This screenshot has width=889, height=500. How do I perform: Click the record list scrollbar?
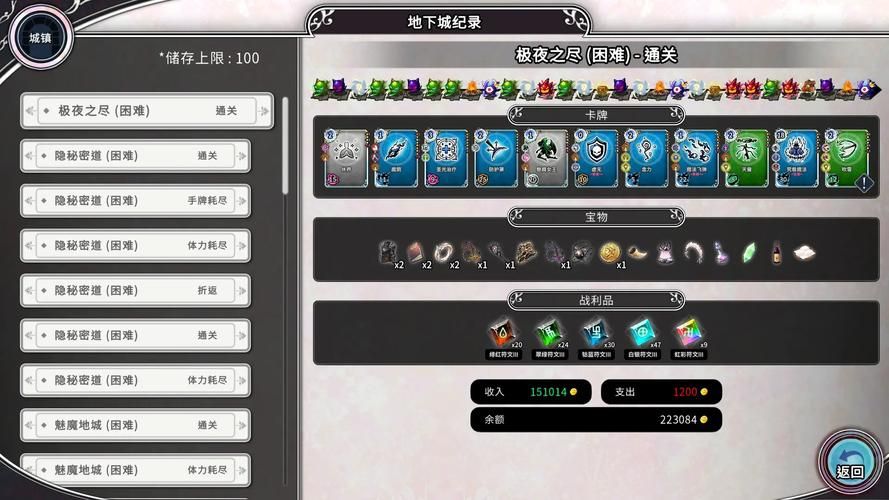click(287, 145)
